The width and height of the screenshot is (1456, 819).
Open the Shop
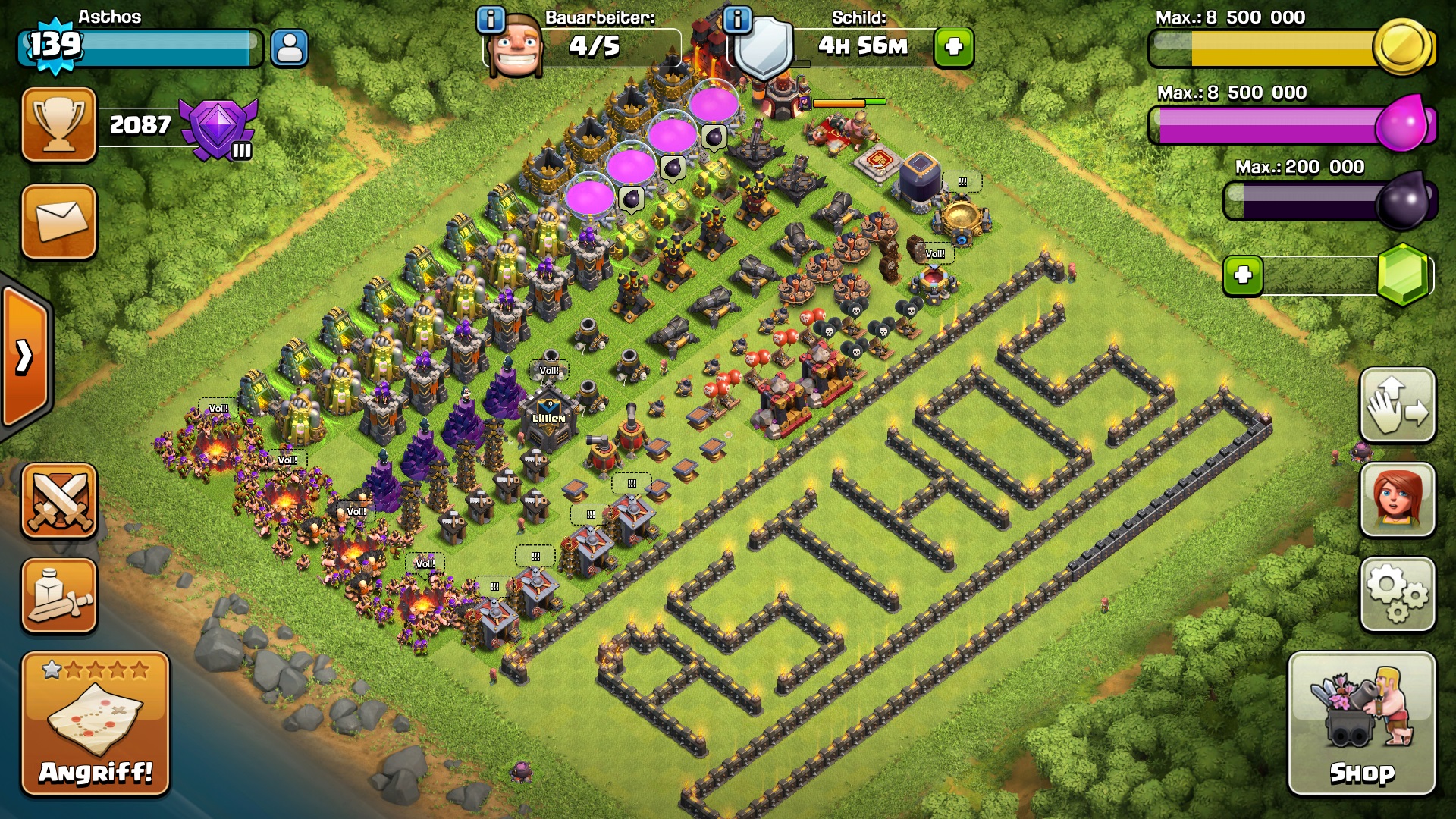click(1362, 723)
